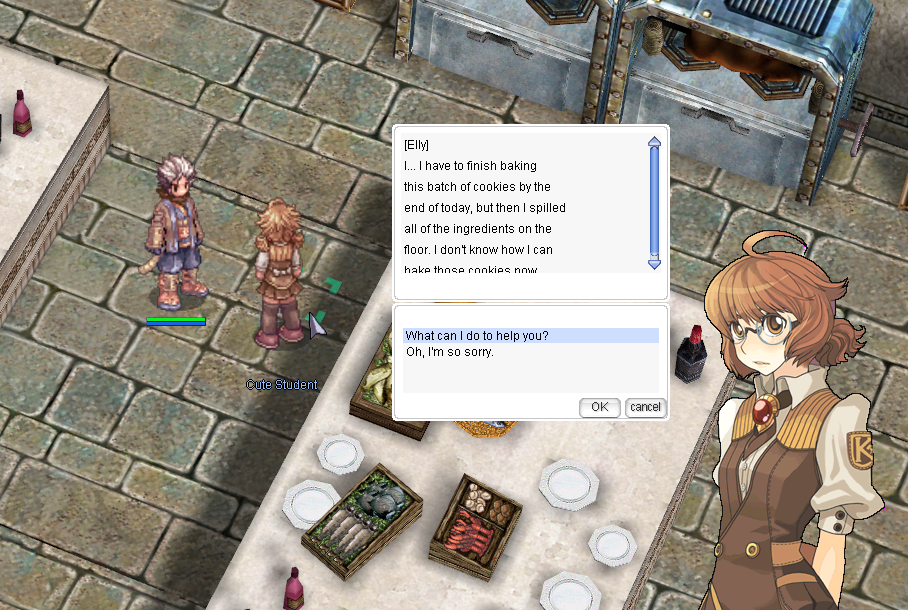The width and height of the screenshot is (908, 610).
Task: Cancel the dialogue choice
Action: tap(645, 407)
